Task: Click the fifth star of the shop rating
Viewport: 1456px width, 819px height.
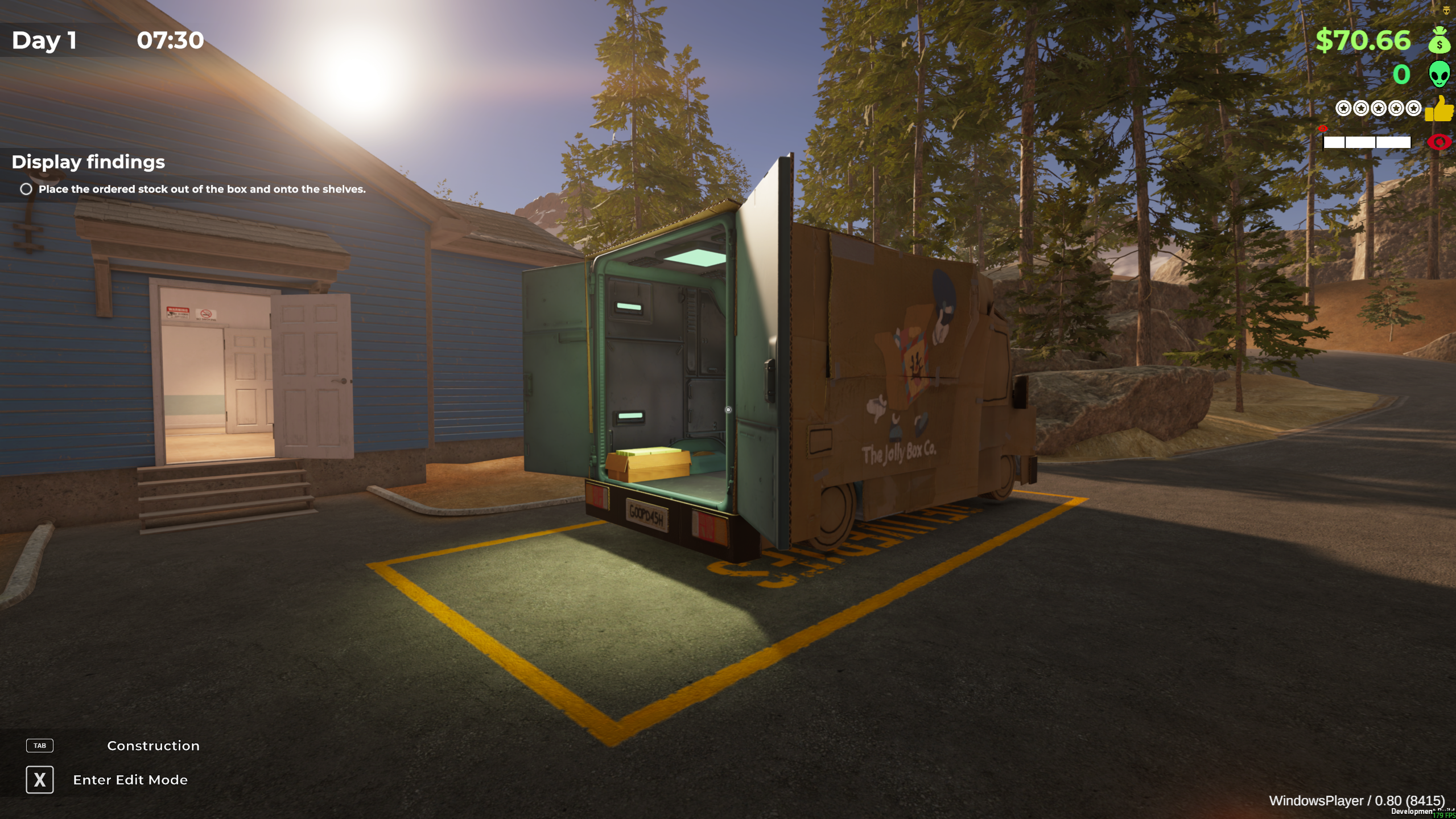Action: [1413, 109]
